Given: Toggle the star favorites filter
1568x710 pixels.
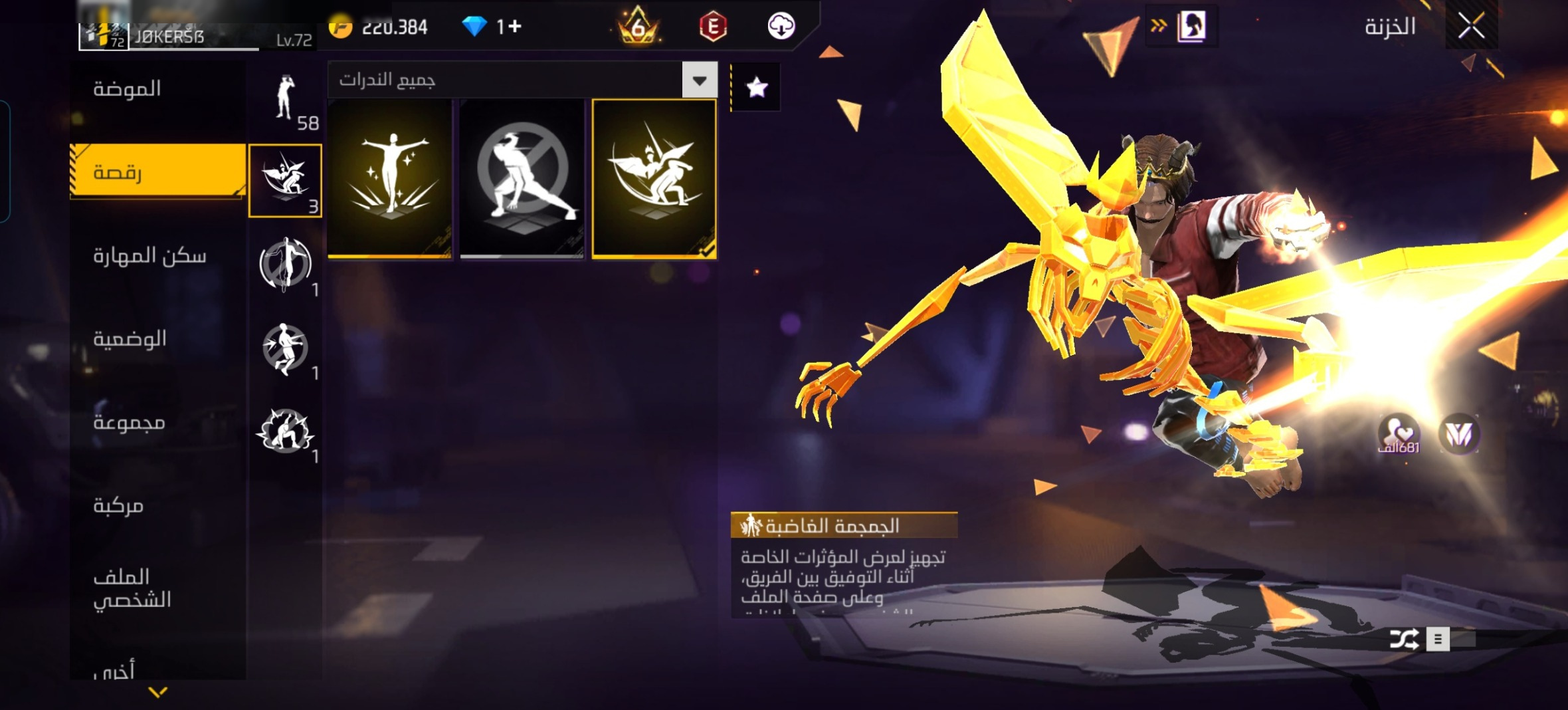Looking at the screenshot, I should 757,87.
